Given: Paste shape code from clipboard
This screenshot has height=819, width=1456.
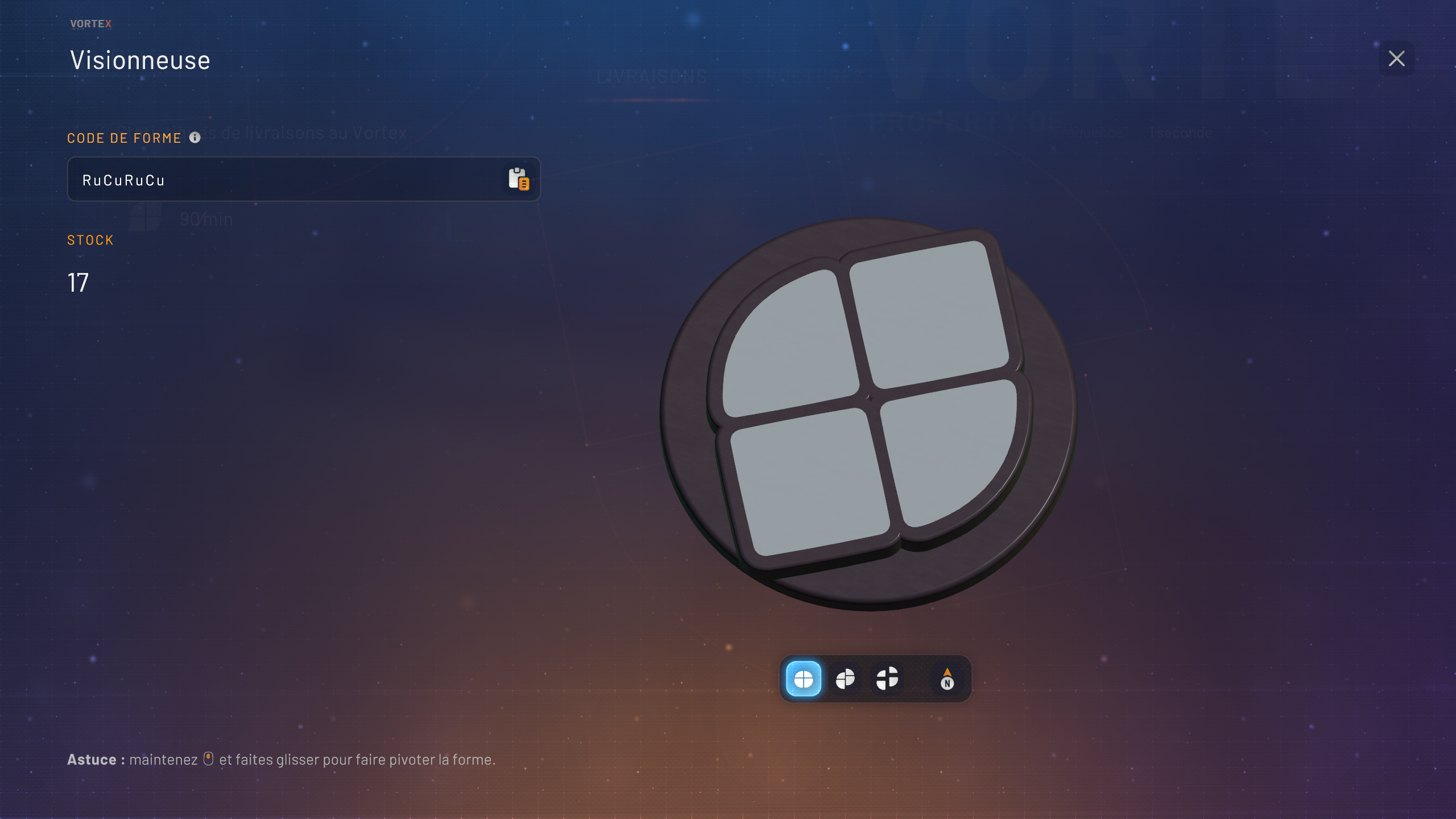Looking at the screenshot, I should (x=518, y=179).
